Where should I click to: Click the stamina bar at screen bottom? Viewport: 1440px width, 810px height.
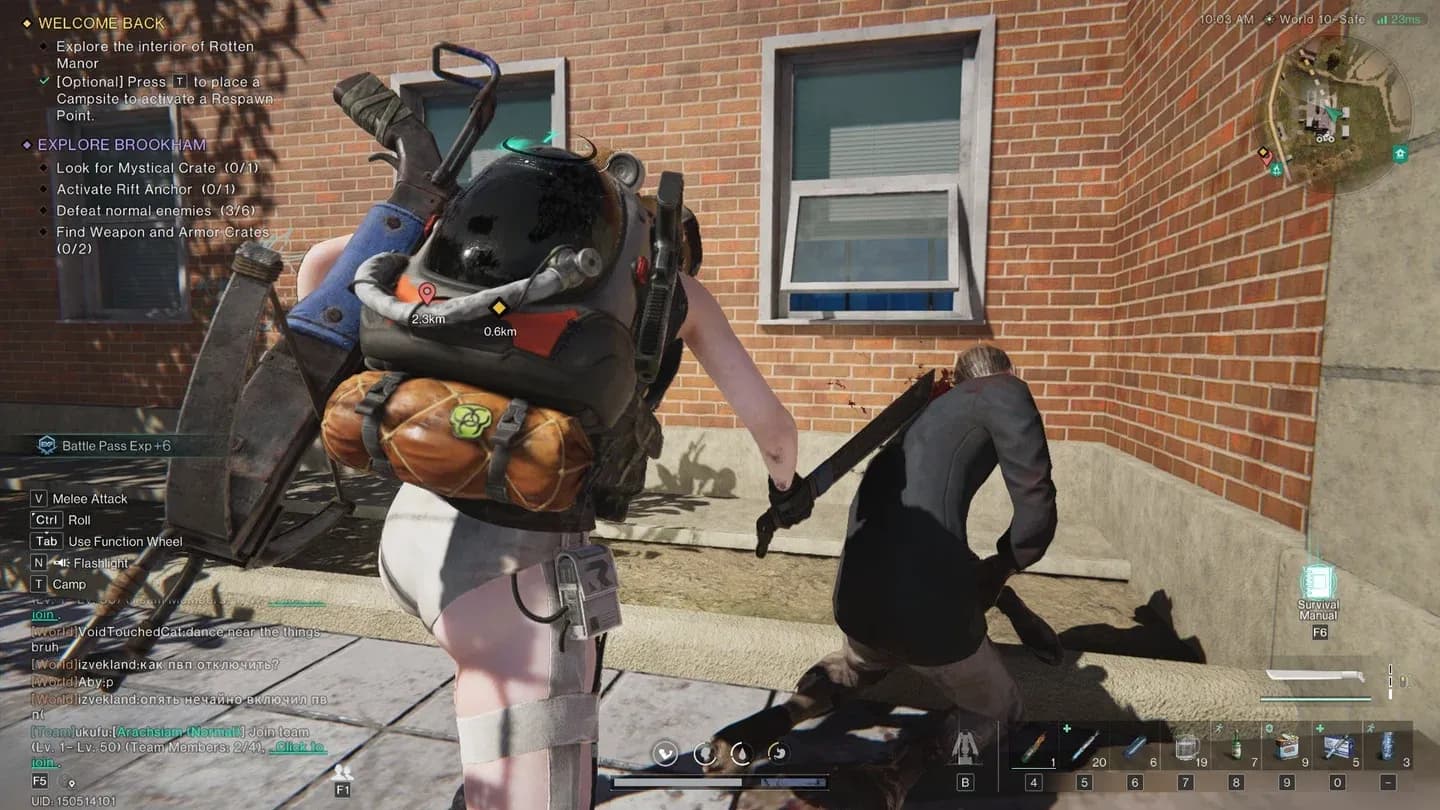point(720,782)
